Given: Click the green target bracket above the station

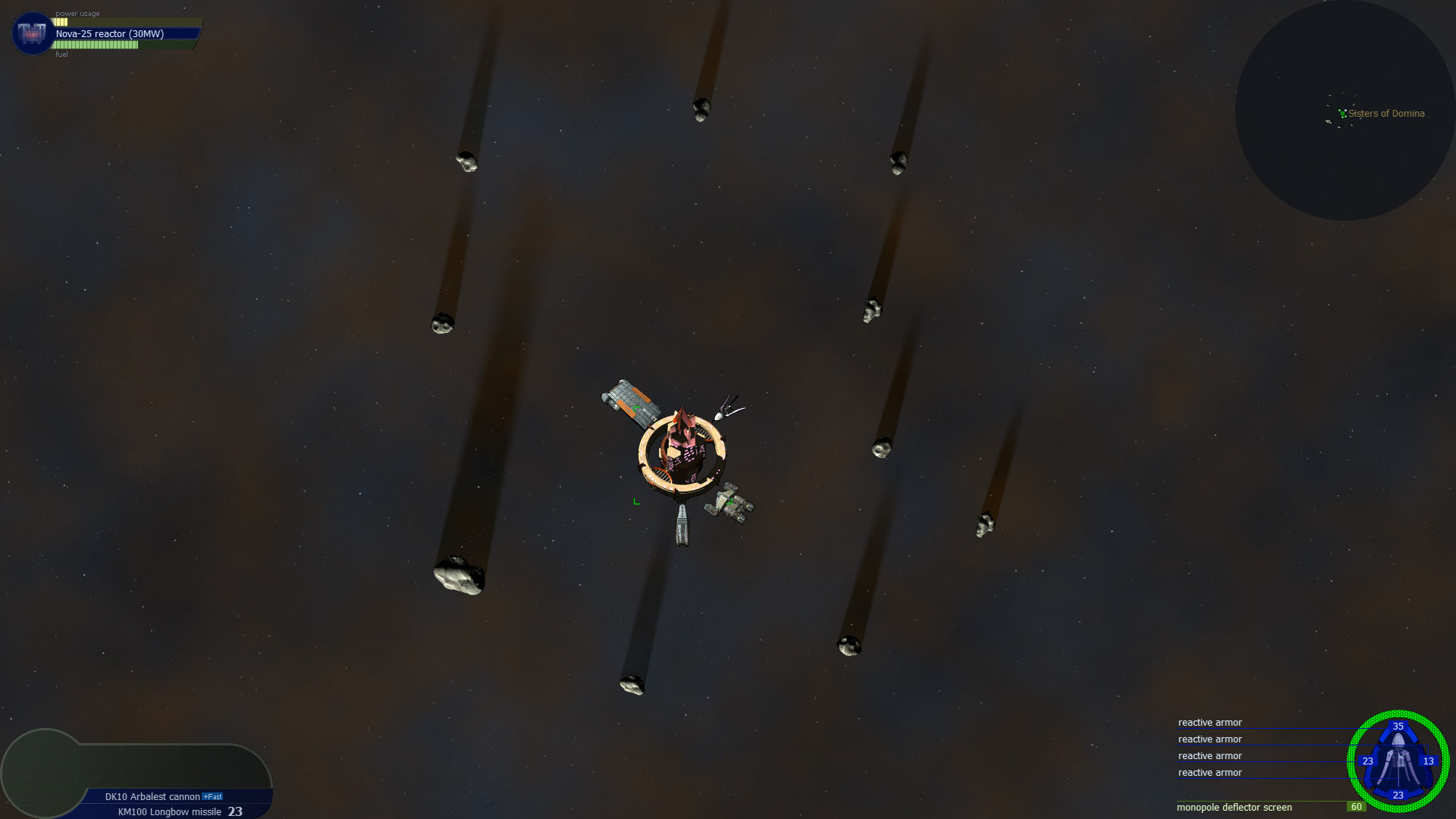Looking at the screenshot, I should [635, 407].
